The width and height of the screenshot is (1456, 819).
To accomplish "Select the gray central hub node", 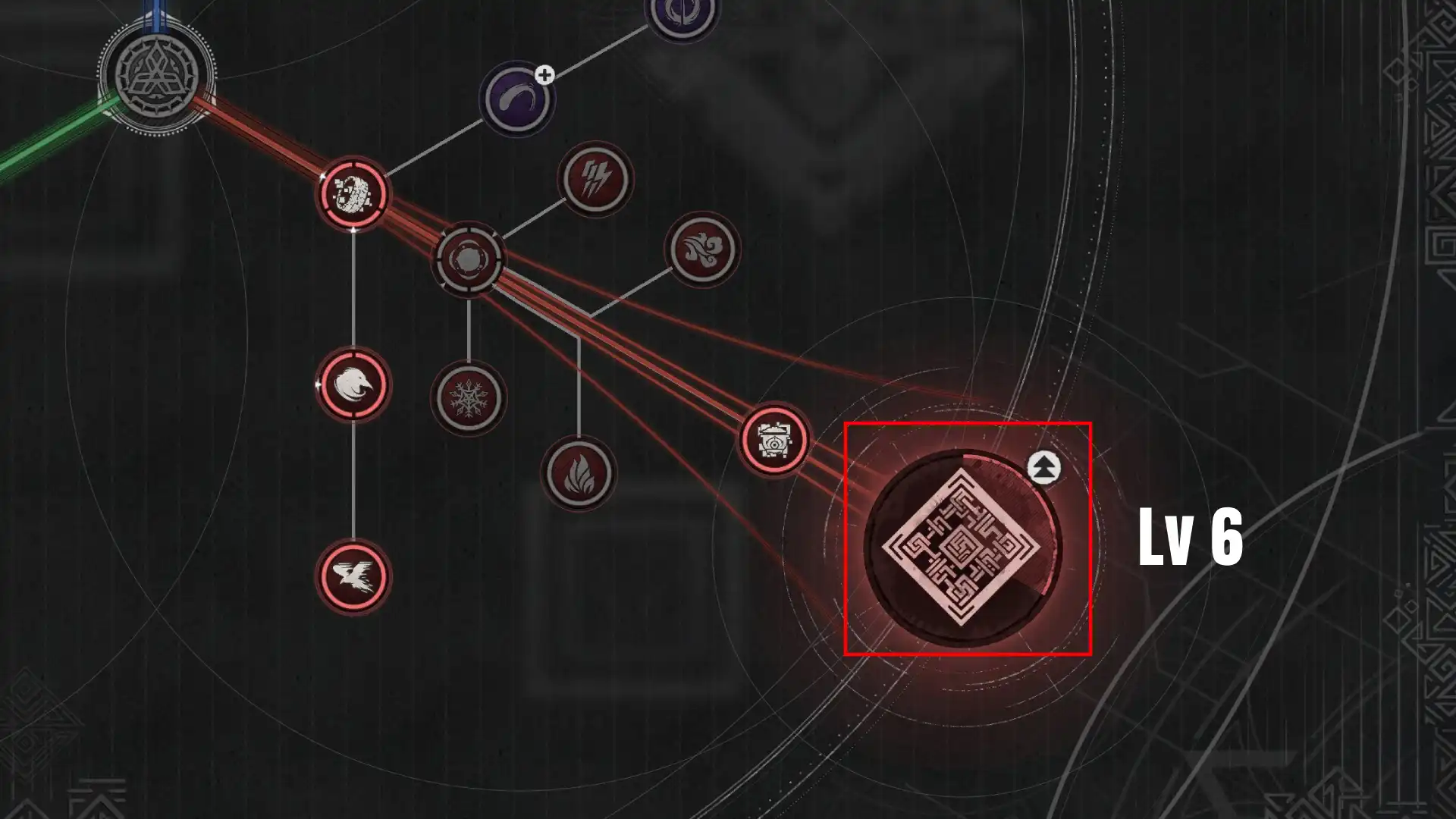I will point(470,258).
